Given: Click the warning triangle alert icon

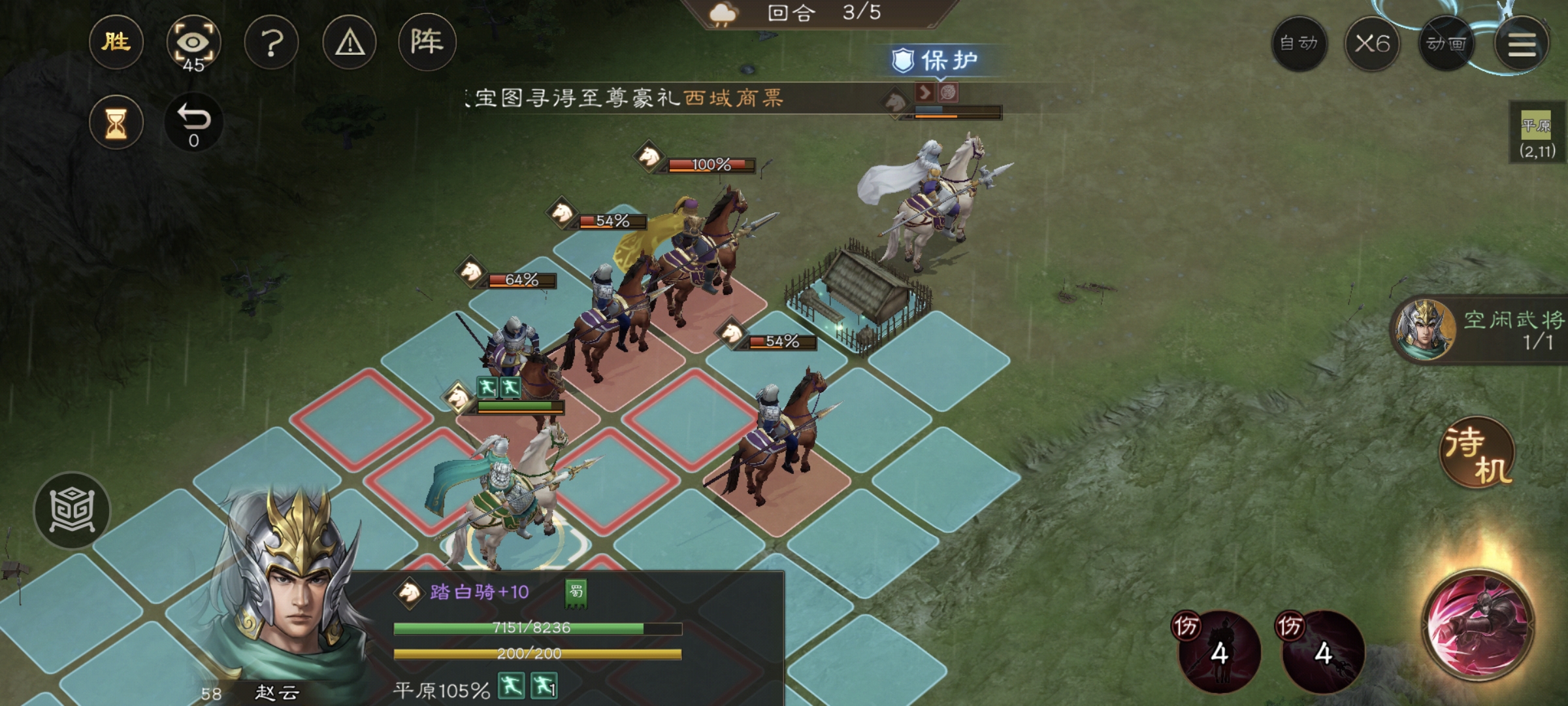Looking at the screenshot, I should 350,43.
